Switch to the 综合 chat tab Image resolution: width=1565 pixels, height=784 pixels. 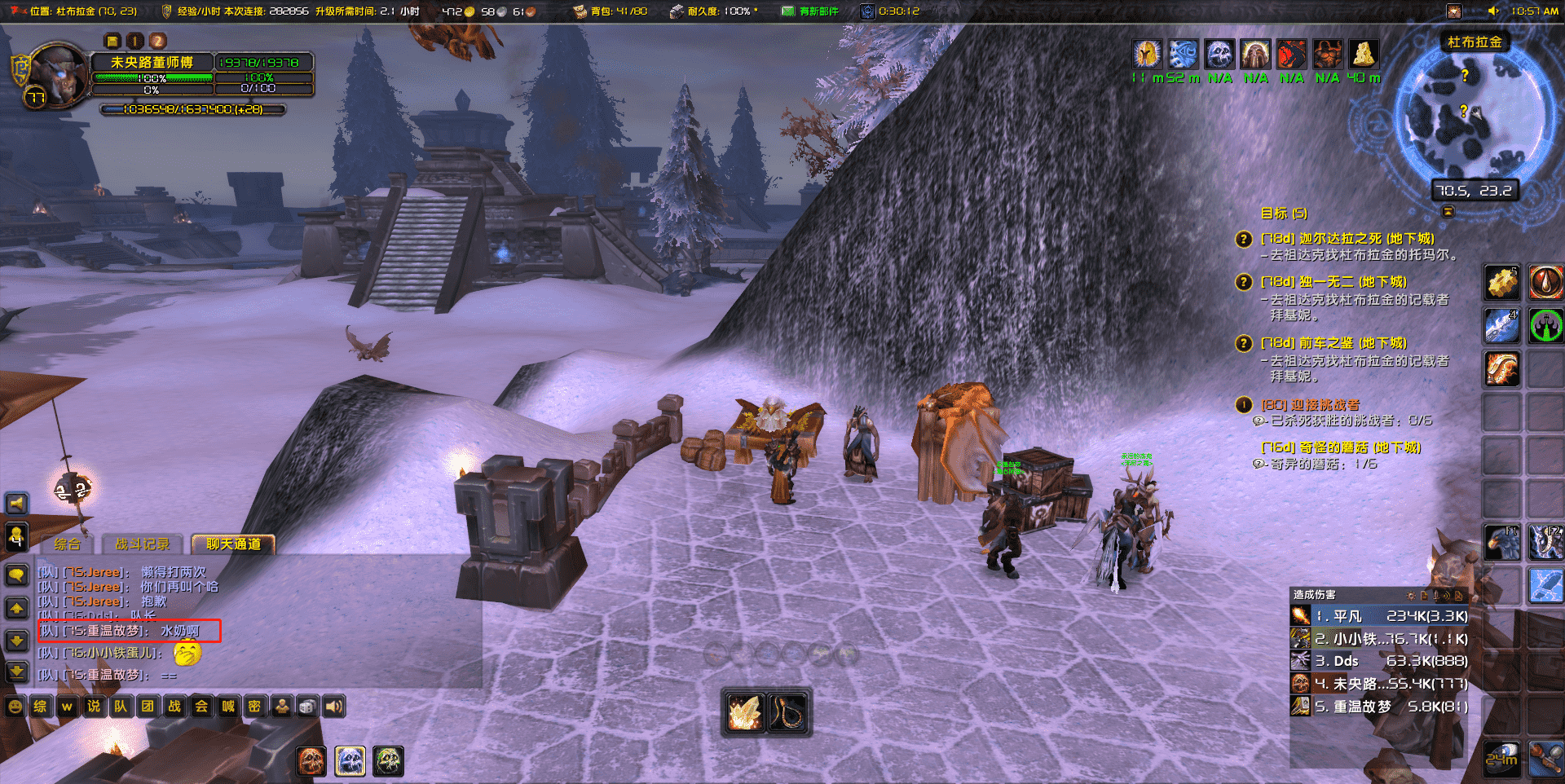pos(67,544)
